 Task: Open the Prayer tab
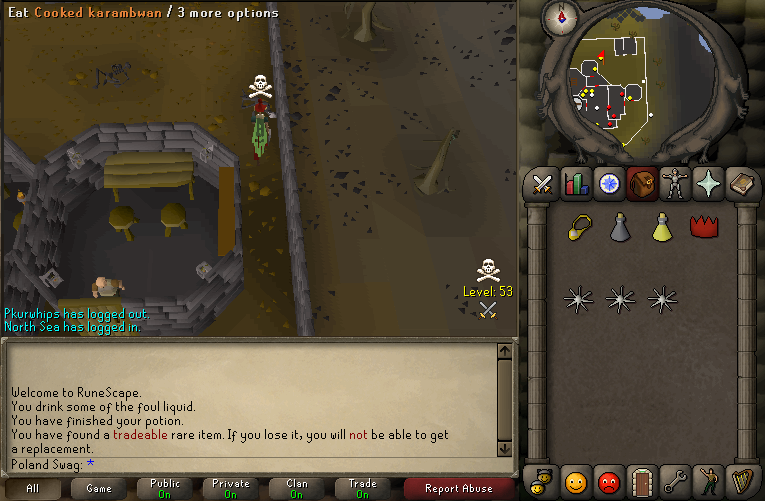[707, 185]
